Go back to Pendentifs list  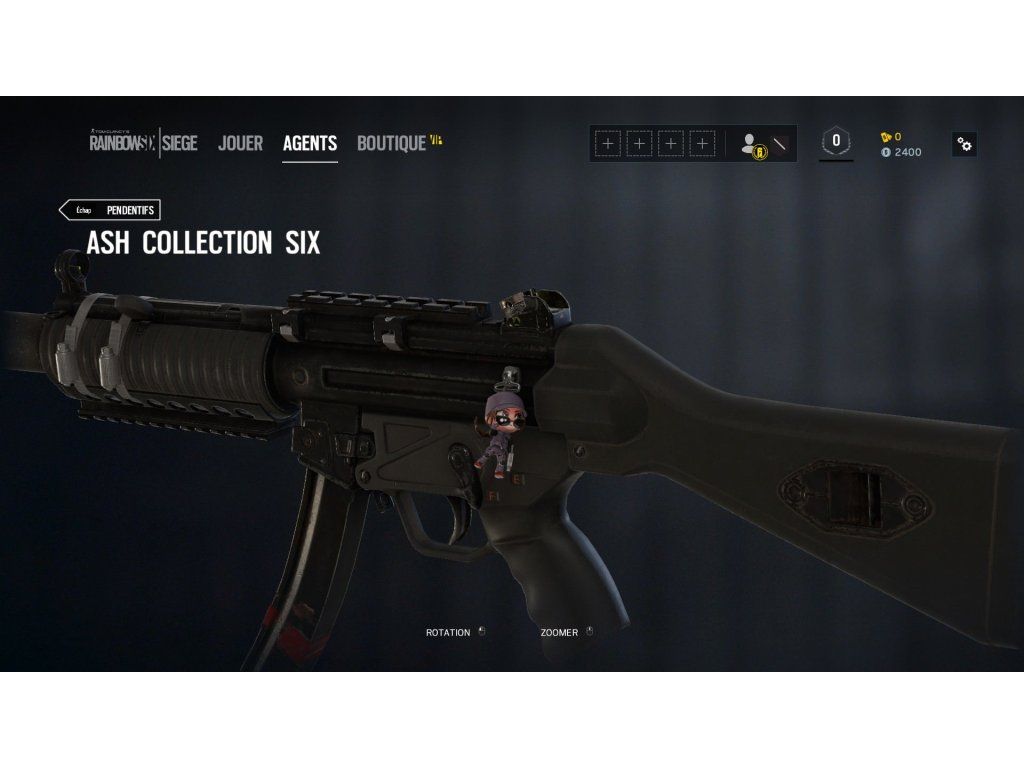click(110, 210)
